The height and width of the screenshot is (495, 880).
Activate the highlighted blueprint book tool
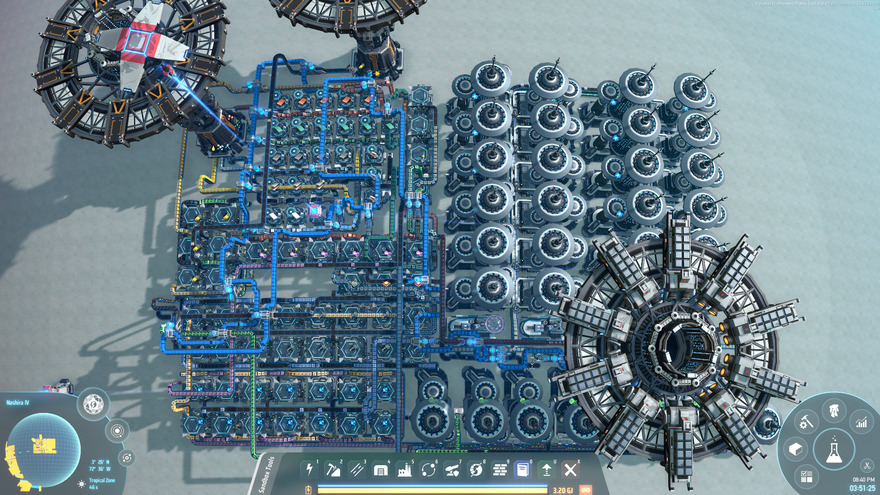(523, 469)
